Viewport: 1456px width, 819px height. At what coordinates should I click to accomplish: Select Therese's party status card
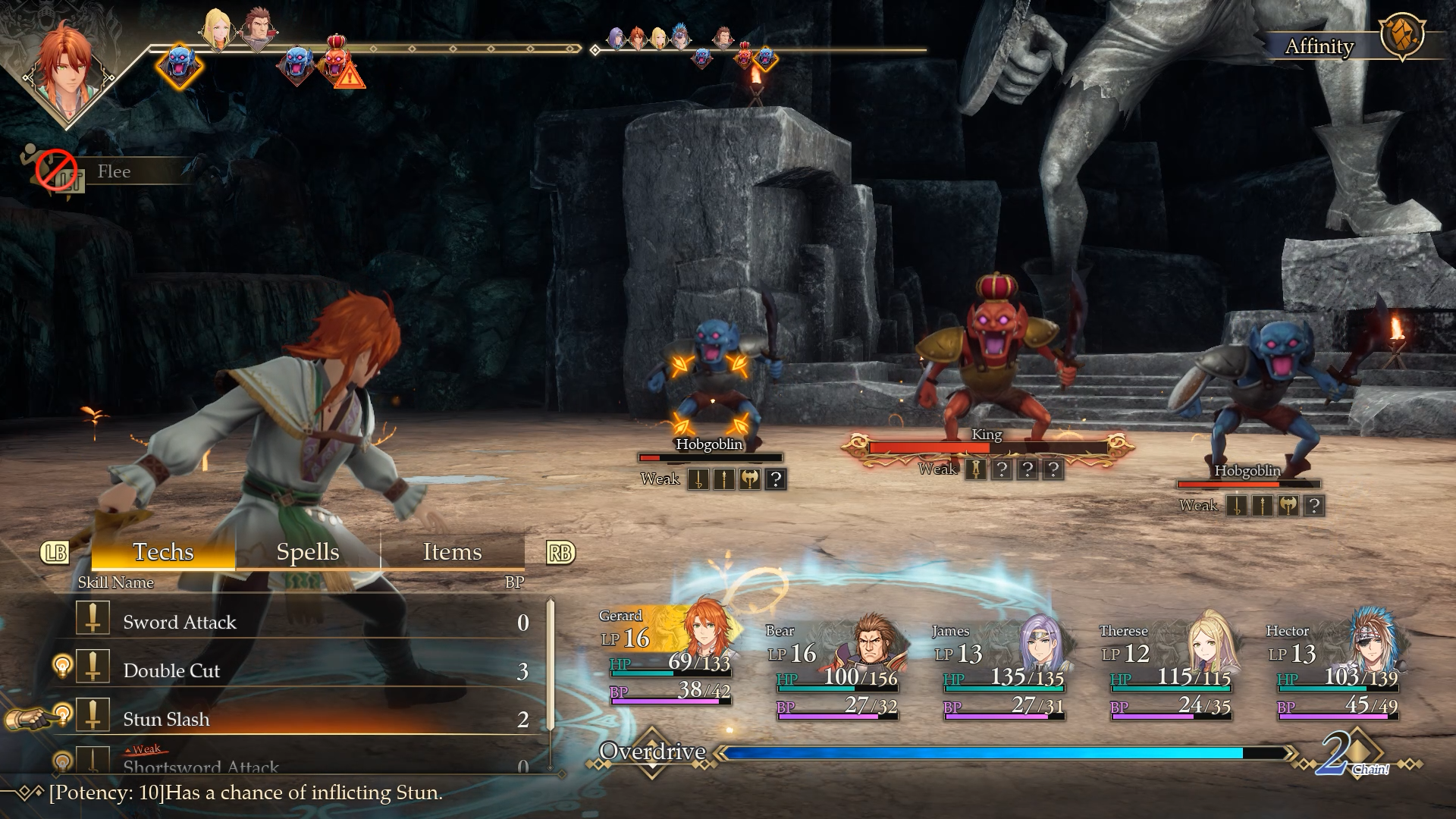1168,667
